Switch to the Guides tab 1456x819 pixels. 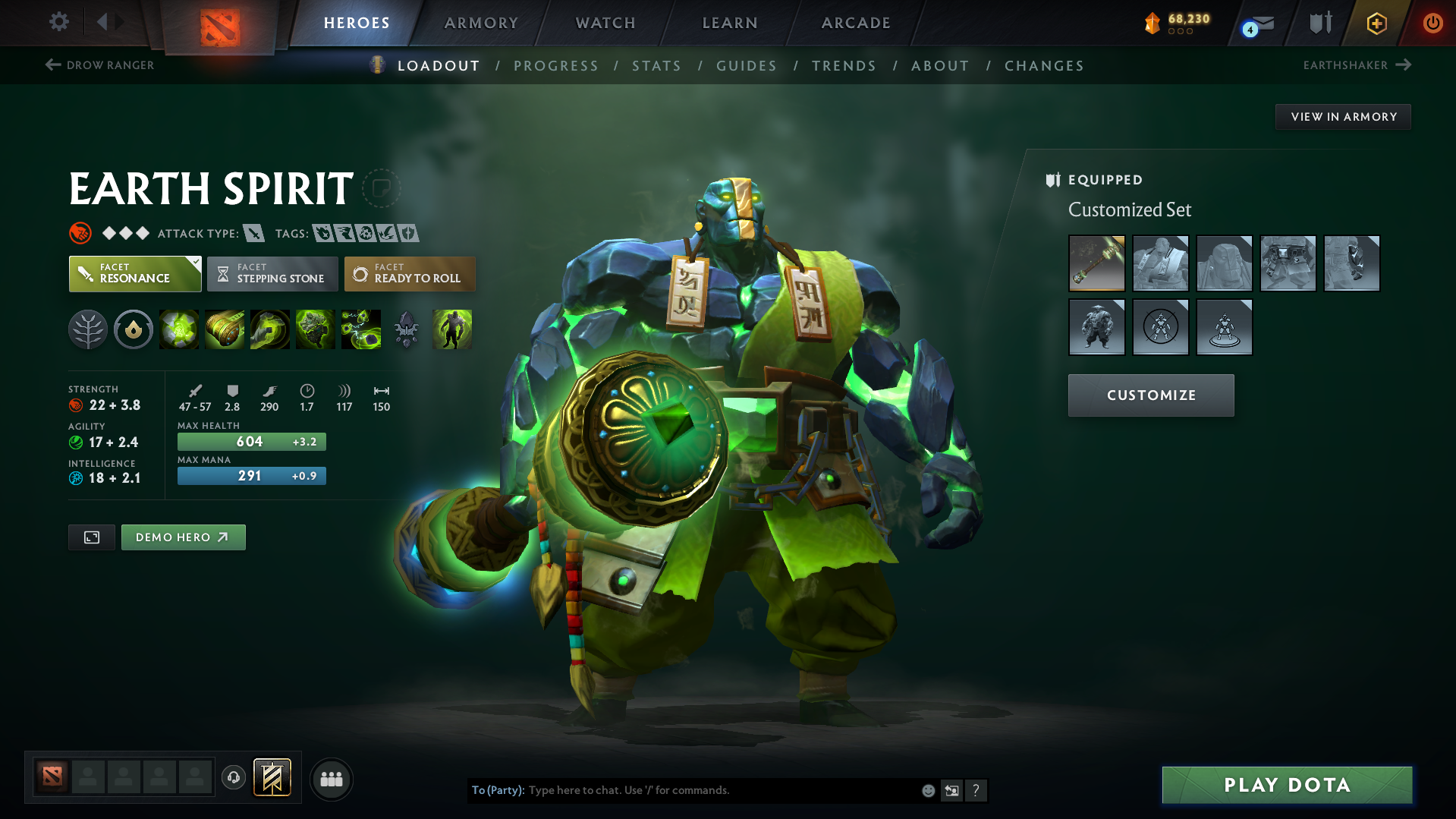coord(746,66)
